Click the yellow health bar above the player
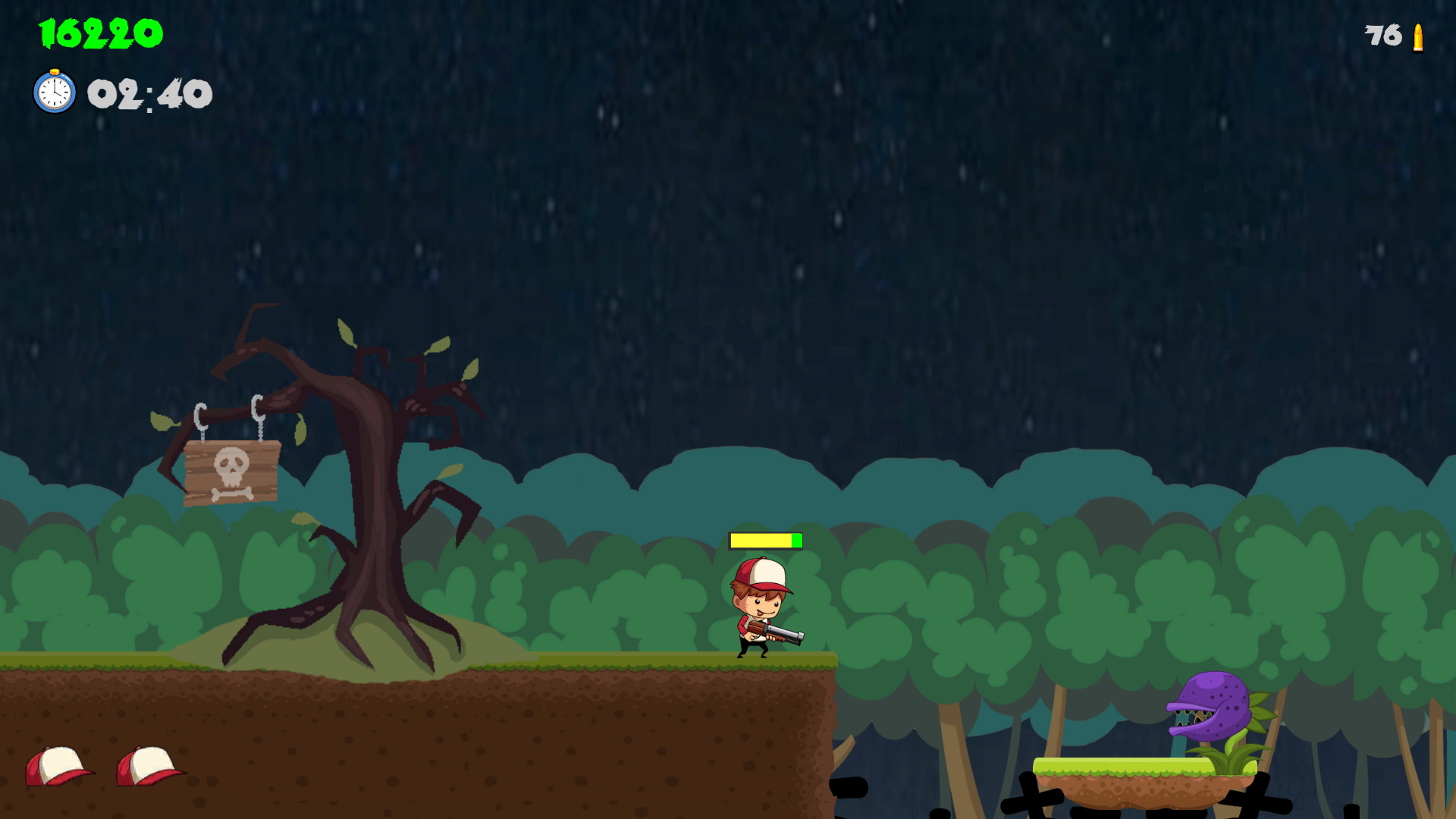This screenshot has width=1456, height=819. 762,541
